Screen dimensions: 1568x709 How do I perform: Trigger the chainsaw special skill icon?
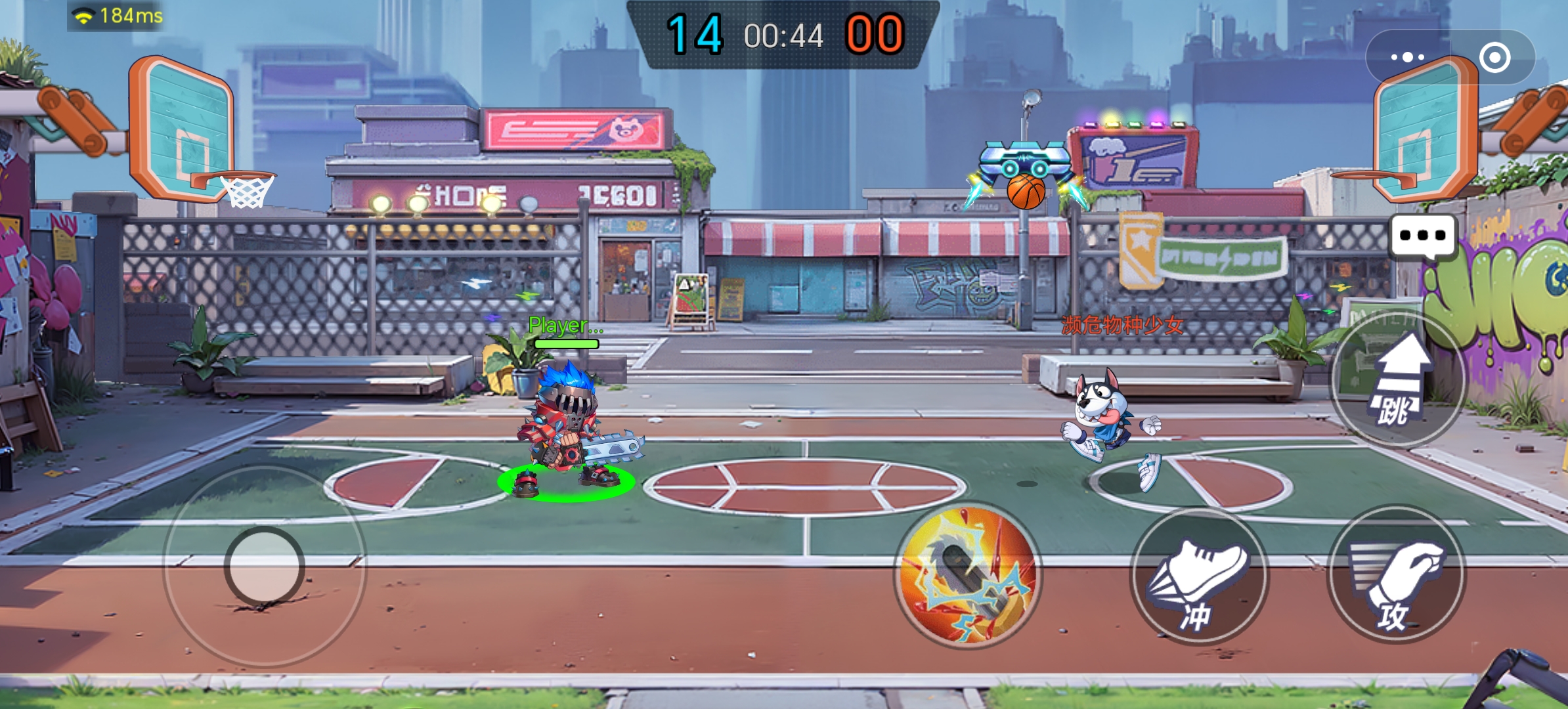[968, 575]
